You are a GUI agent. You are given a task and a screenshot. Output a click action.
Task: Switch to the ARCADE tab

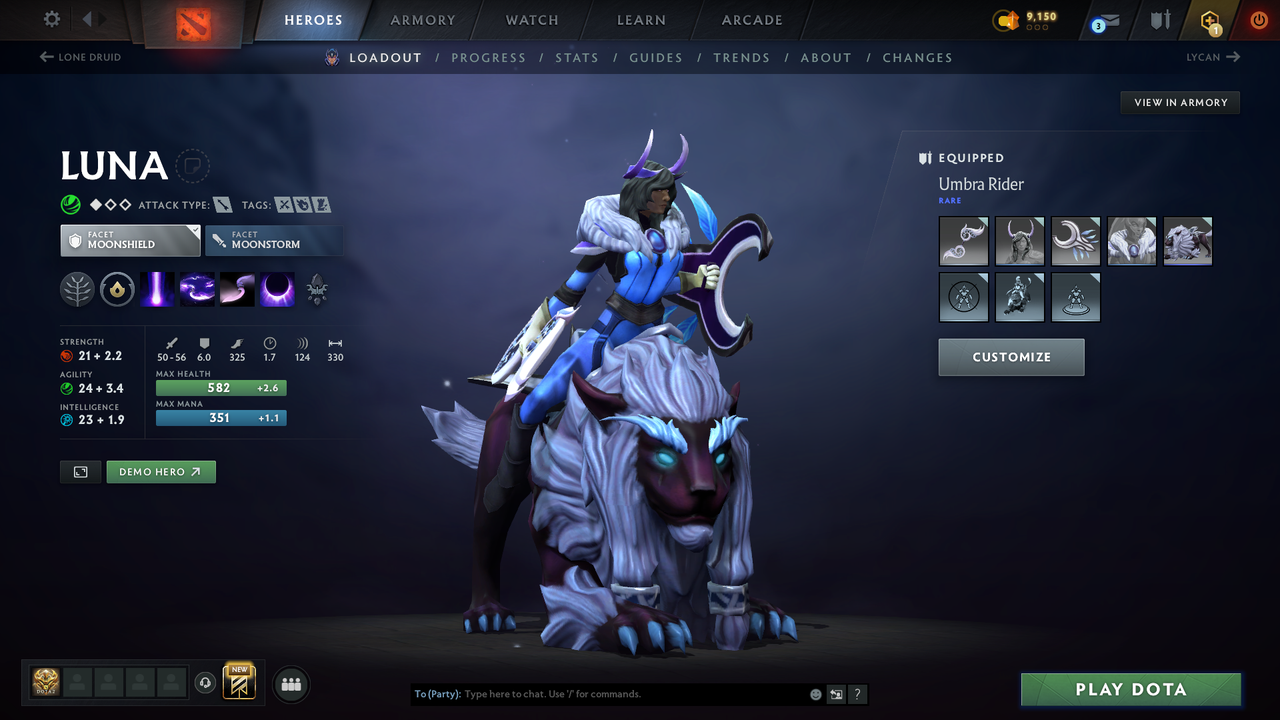pos(751,20)
